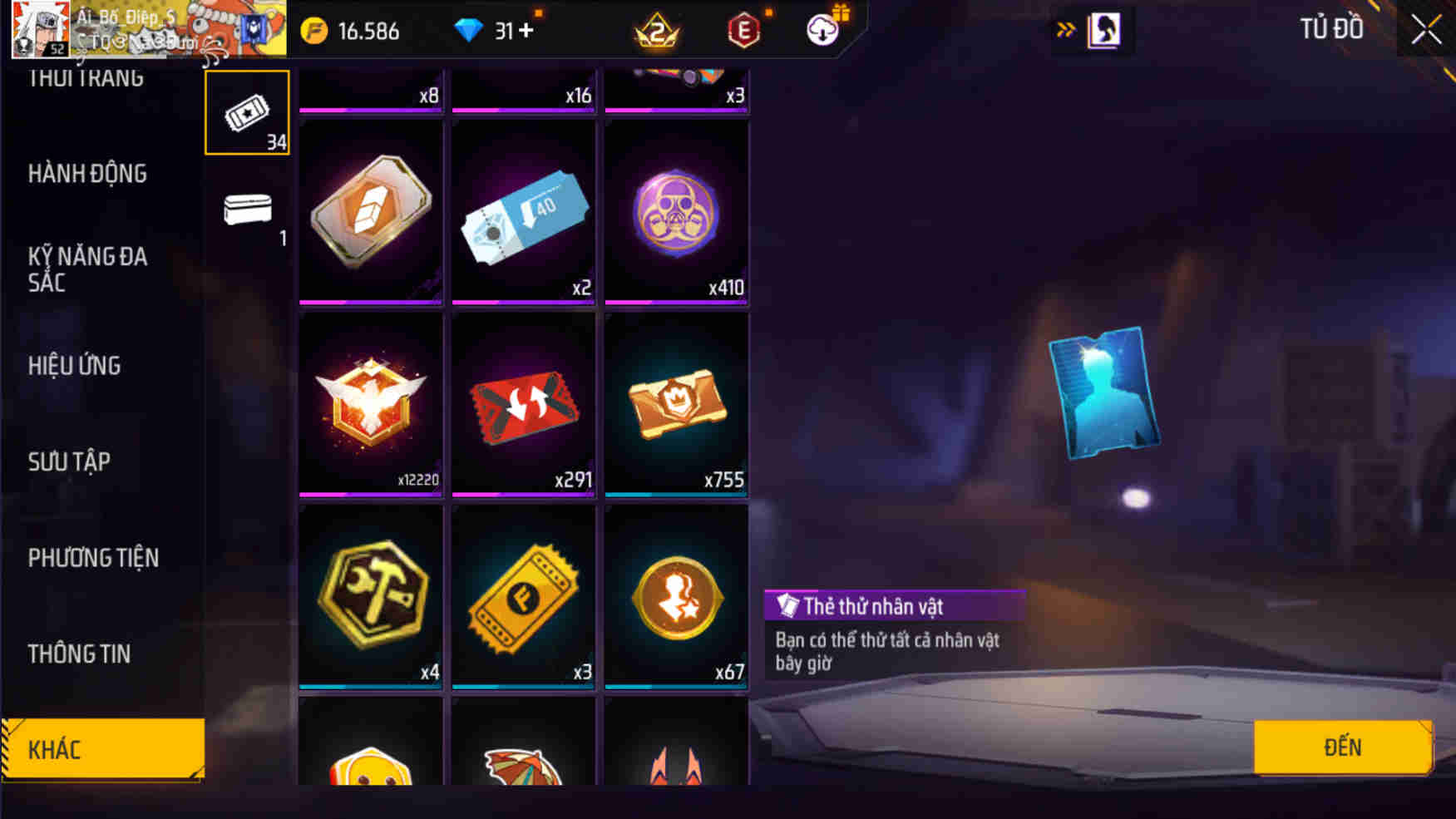The height and width of the screenshot is (819, 1456).
Task: Click the gold F coin currency icon
Action: point(312,30)
